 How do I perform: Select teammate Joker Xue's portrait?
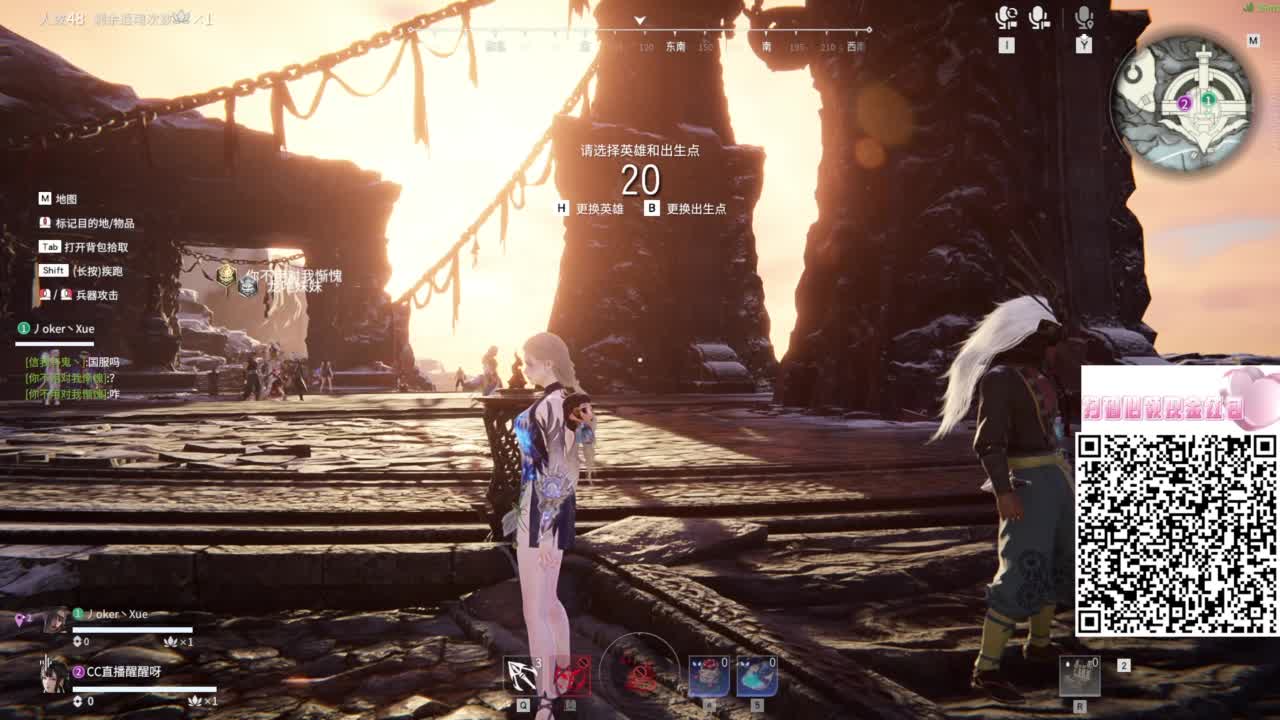click(55, 621)
